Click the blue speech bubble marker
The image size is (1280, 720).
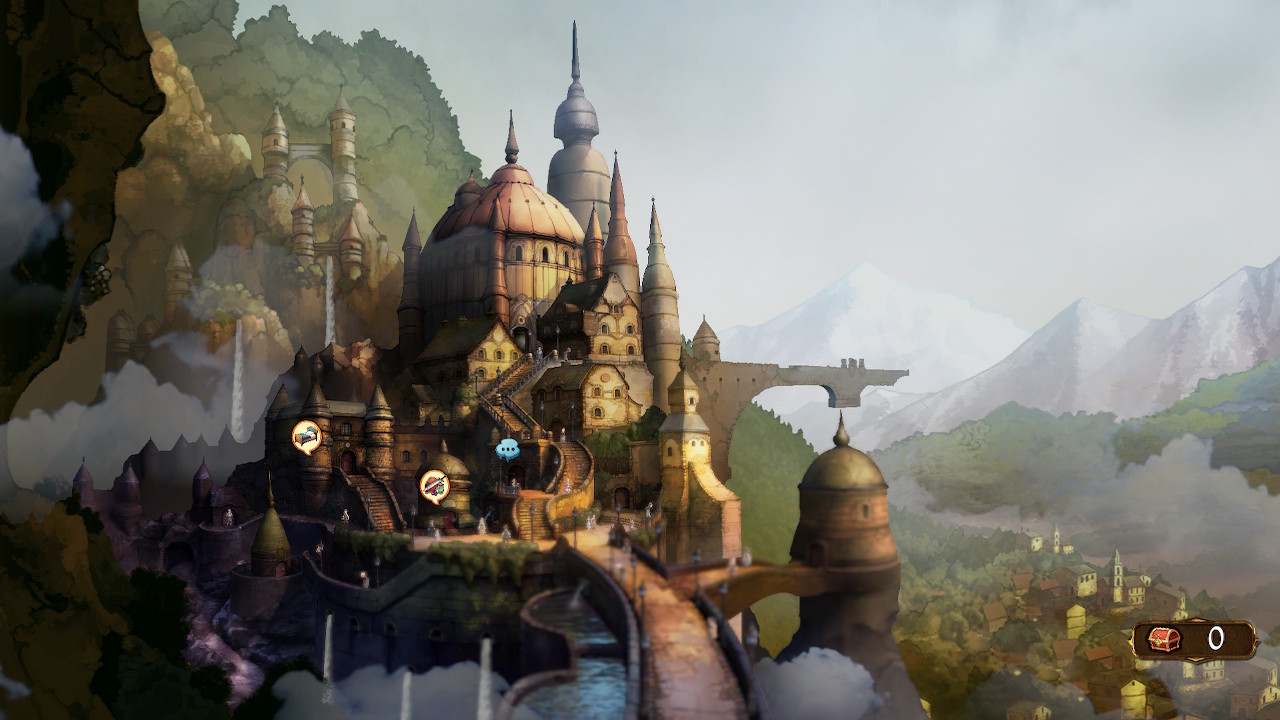507,448
